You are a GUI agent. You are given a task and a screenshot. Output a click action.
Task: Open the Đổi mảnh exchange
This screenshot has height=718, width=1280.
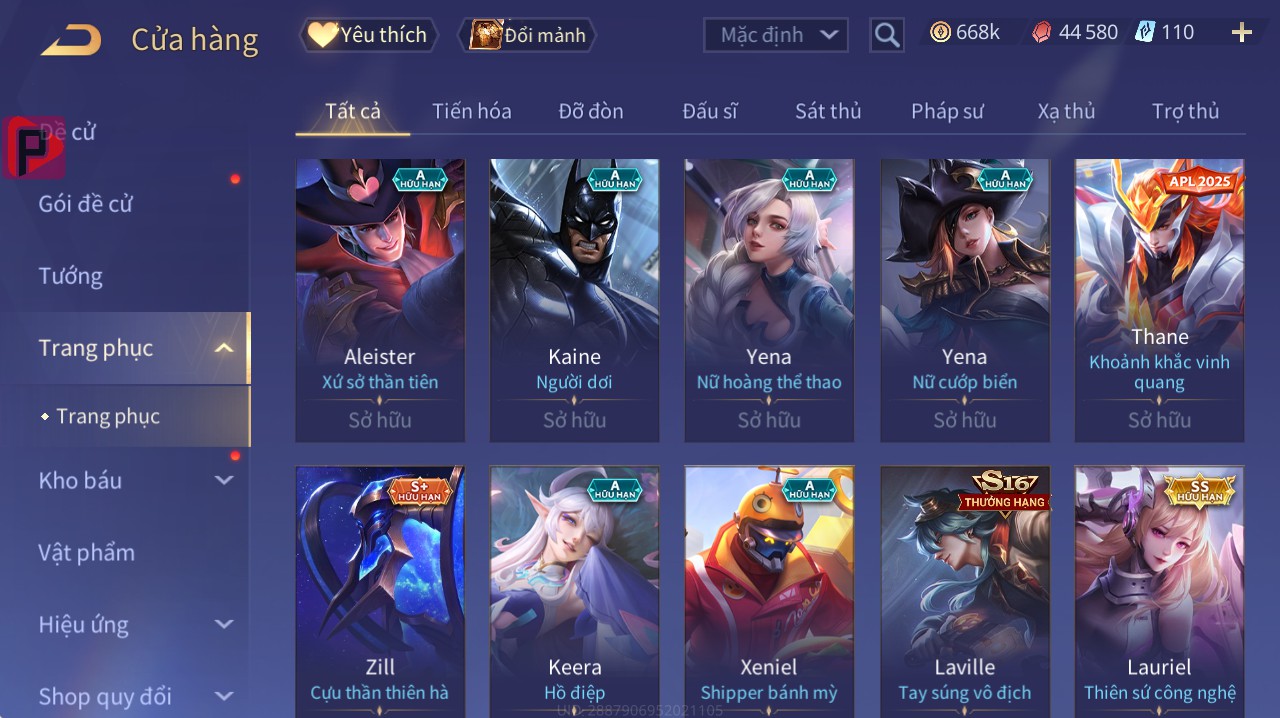click(x=527, y=35)
